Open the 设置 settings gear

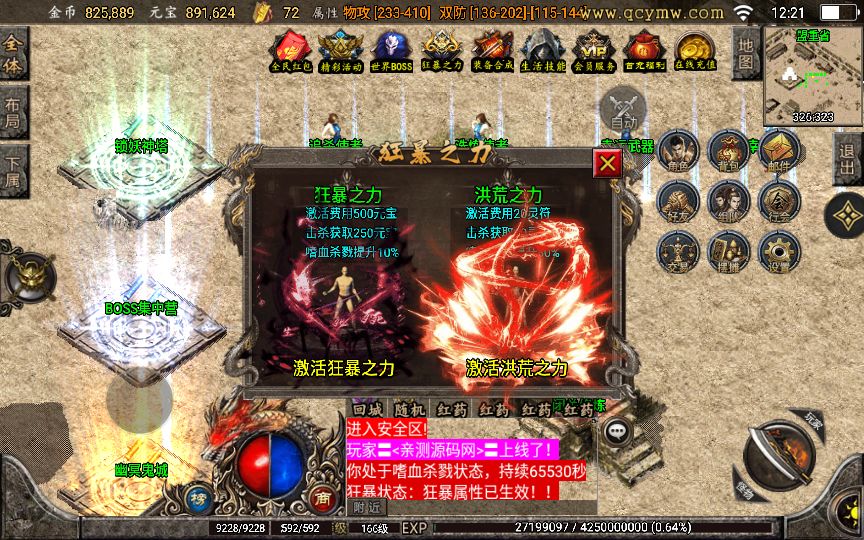778,252
